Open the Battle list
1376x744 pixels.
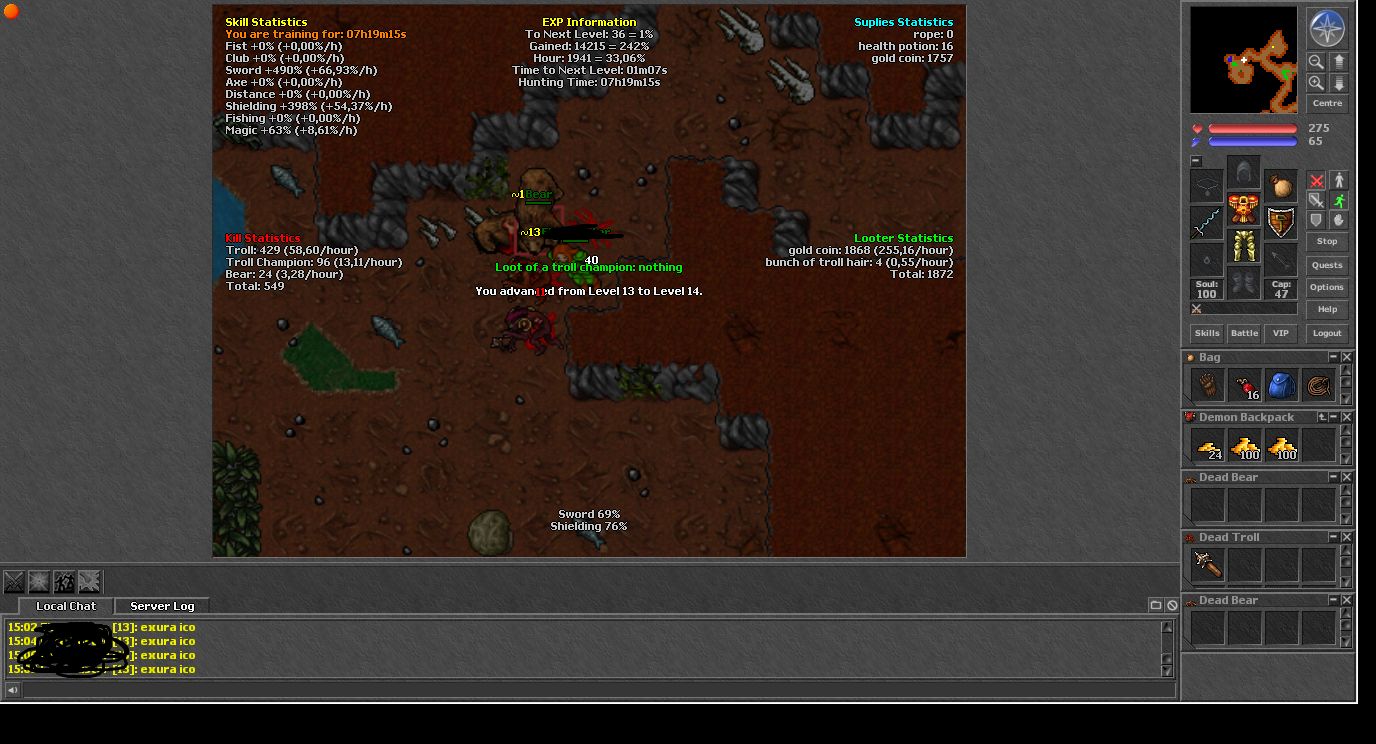click(x=1244, y=333)
